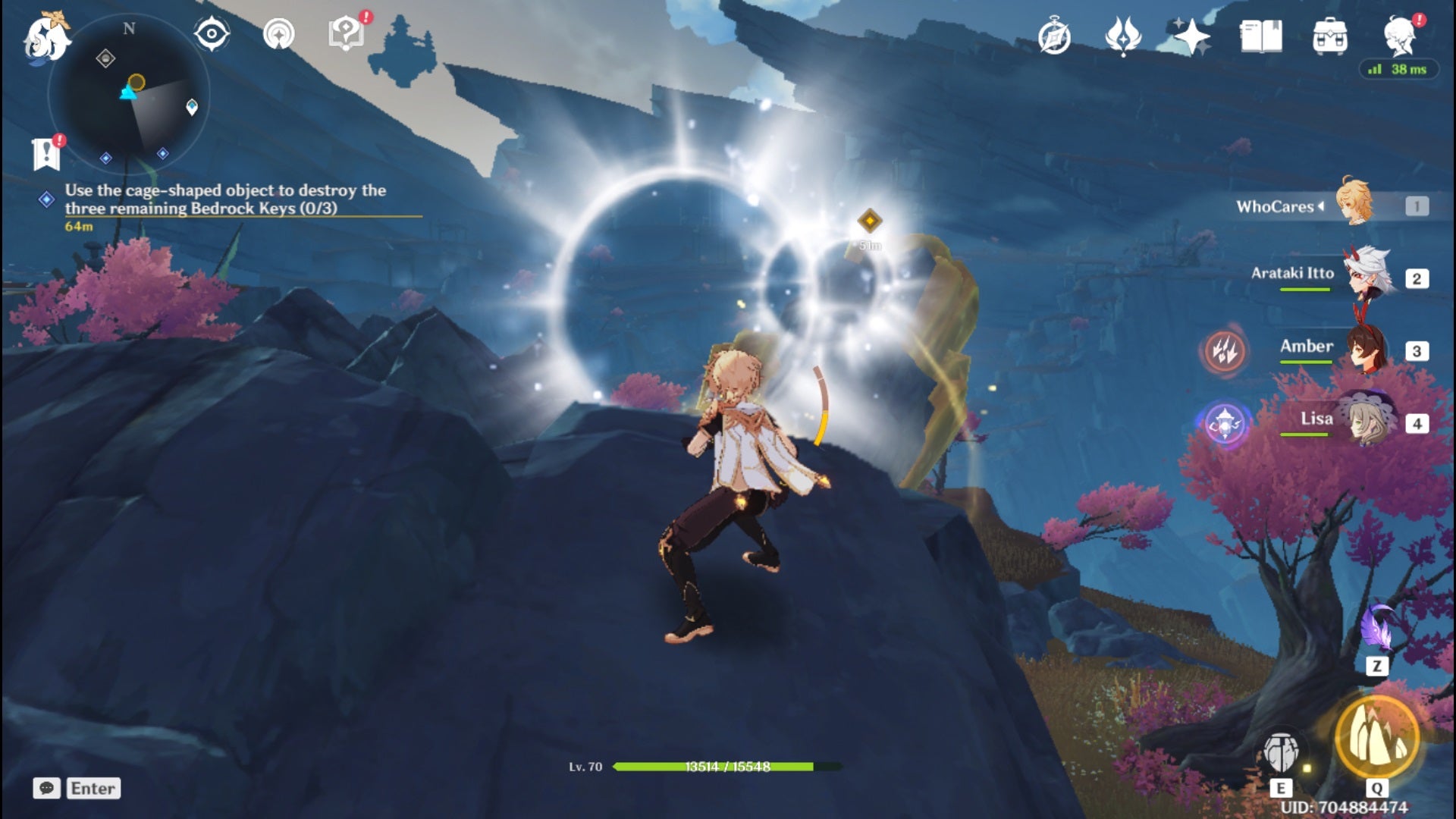Open the backpack inventory
1456x819 pixels.
pyautogui.click(x=1329, y=36)
